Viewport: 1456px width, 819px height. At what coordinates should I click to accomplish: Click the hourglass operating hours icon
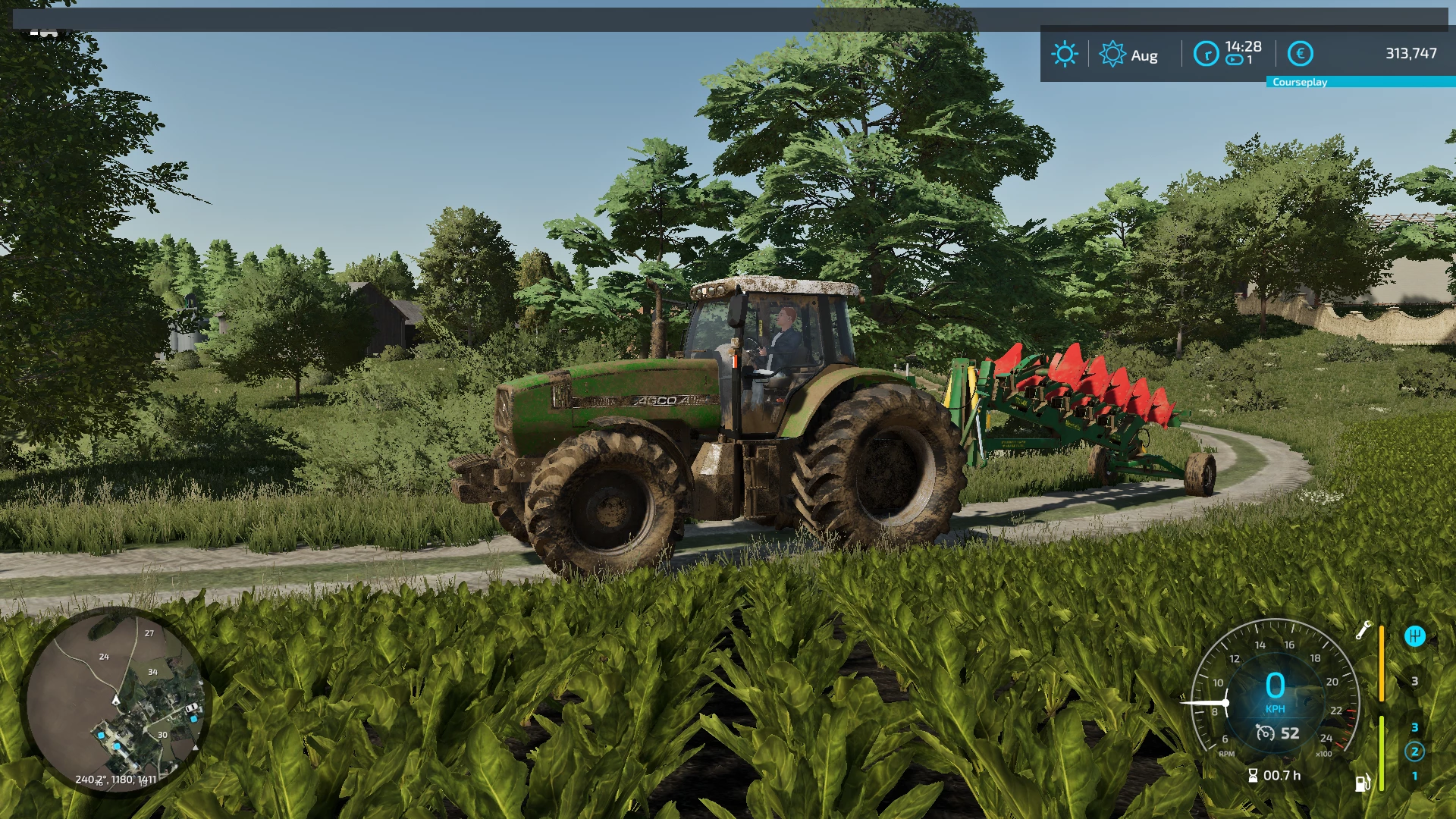(1253, 774)
